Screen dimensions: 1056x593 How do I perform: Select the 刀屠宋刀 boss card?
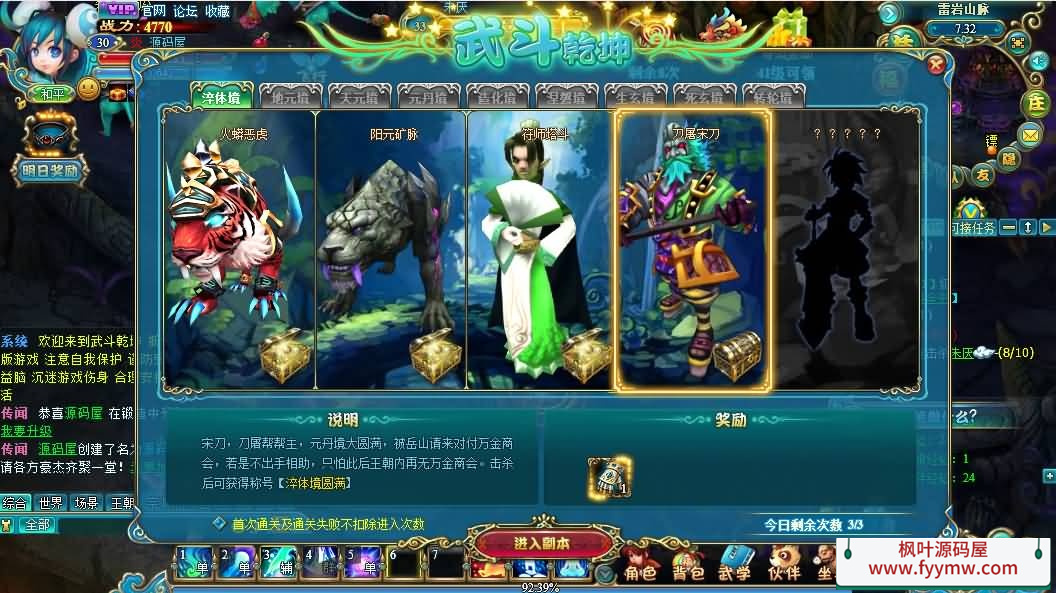[x=692, y=250]
